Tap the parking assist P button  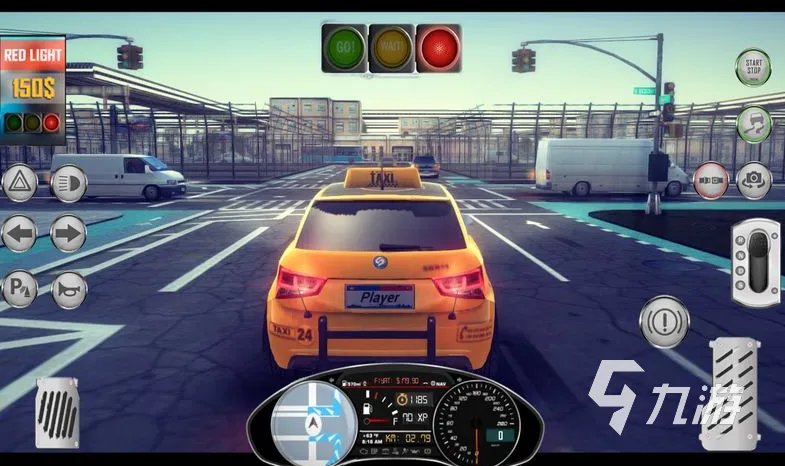click(20, 290)
